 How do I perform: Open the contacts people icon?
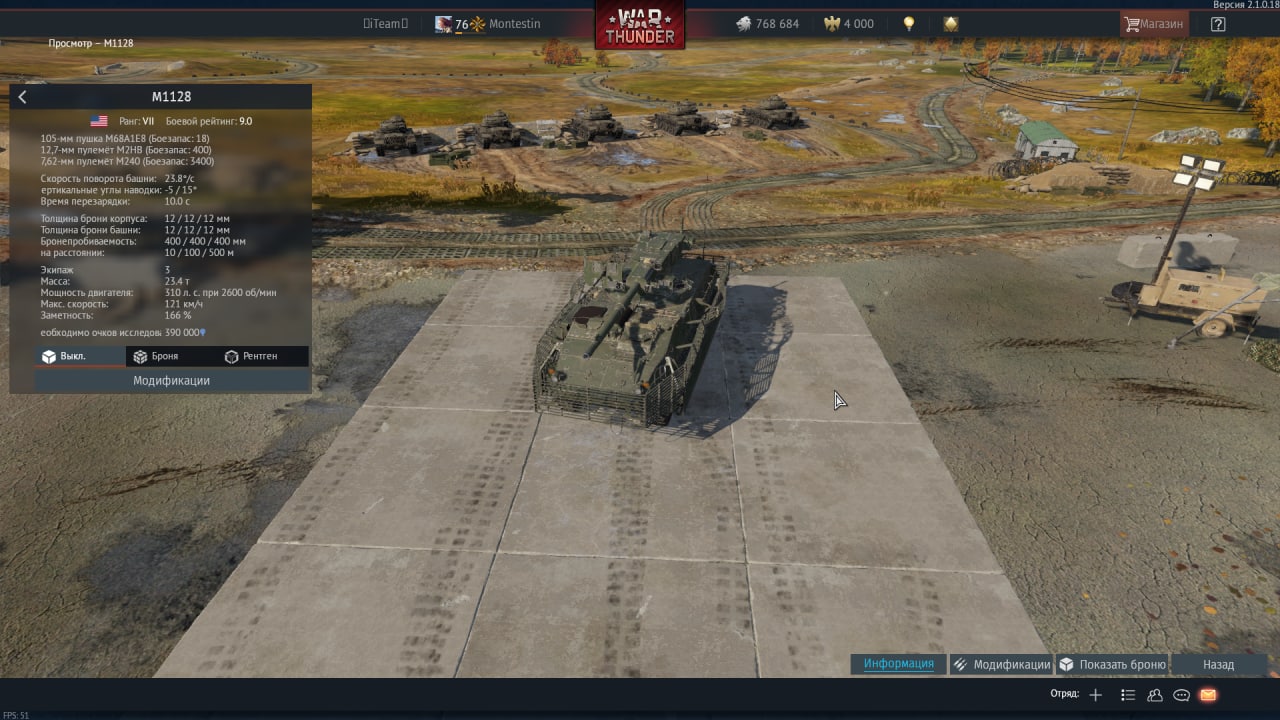pos(1155,695)
